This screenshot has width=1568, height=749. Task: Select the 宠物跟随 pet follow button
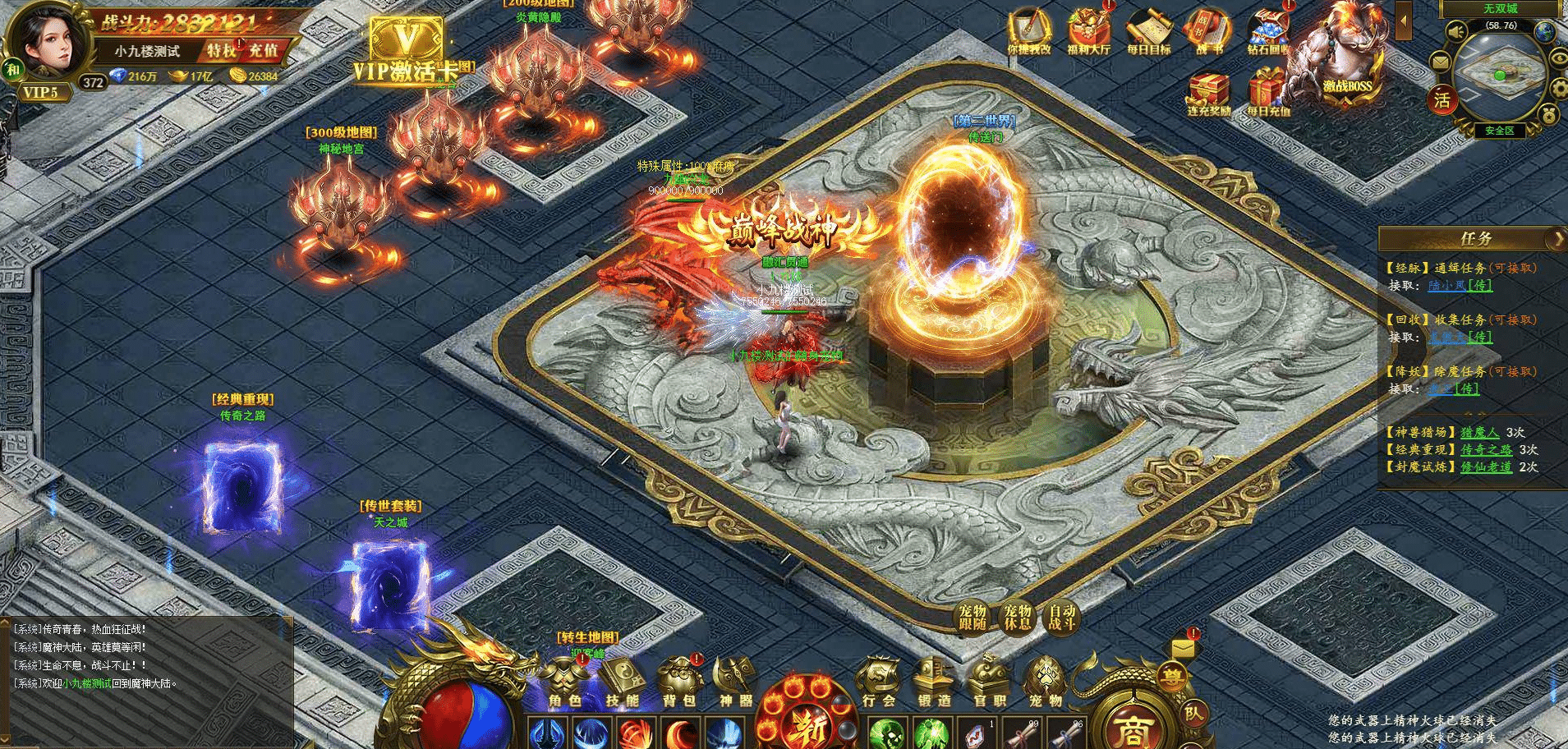(973, 618)
